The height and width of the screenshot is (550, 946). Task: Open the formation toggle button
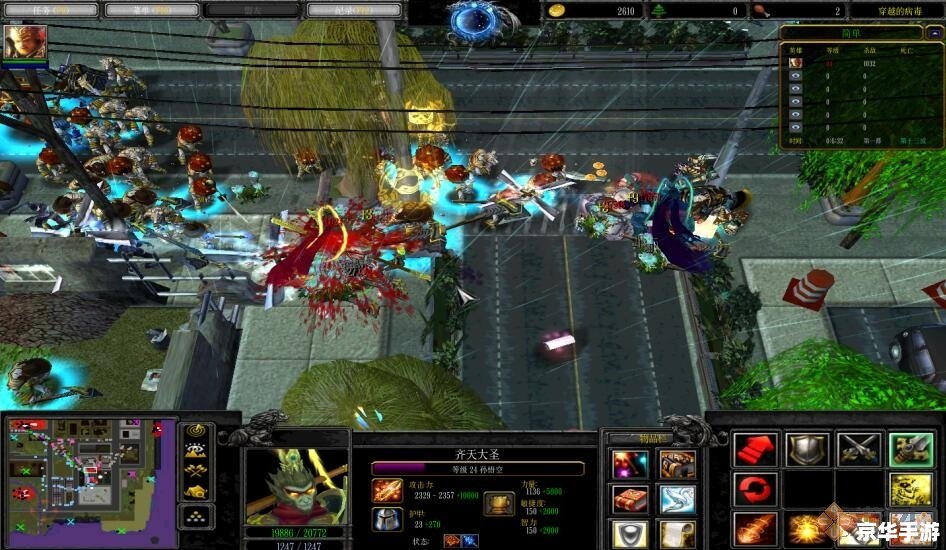click(196, 517)
